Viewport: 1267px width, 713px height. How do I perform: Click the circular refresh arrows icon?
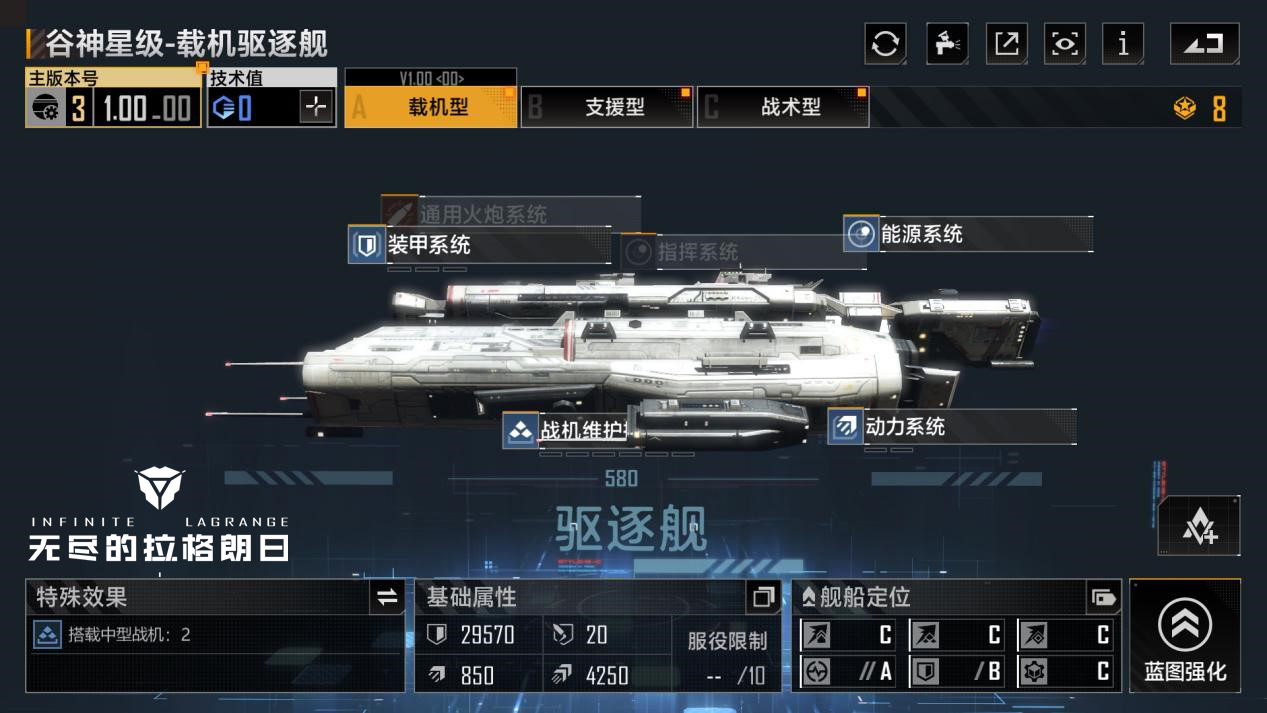(x=885, y=44)
